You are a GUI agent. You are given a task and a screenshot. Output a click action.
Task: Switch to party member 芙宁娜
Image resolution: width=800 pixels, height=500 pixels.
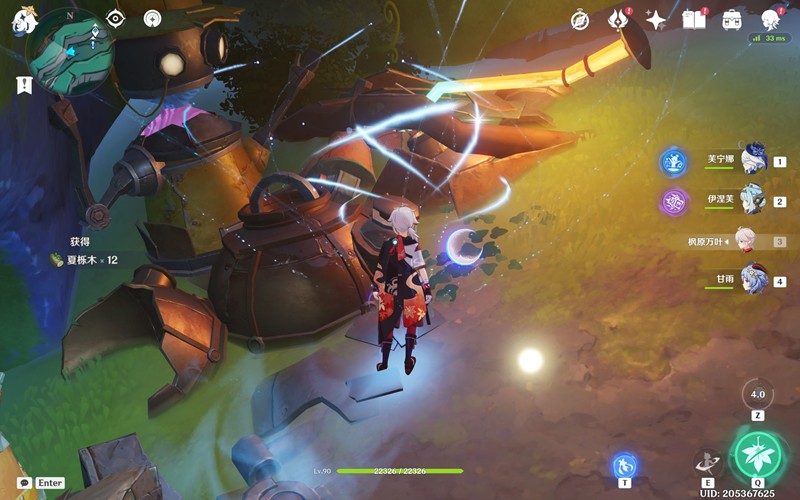(x=752, y=159)
